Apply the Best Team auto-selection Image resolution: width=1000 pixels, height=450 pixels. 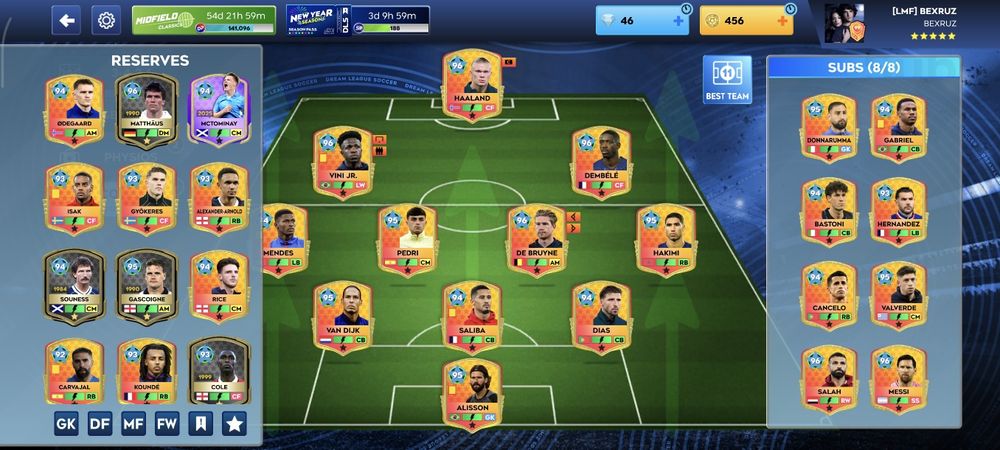(727, 80)
